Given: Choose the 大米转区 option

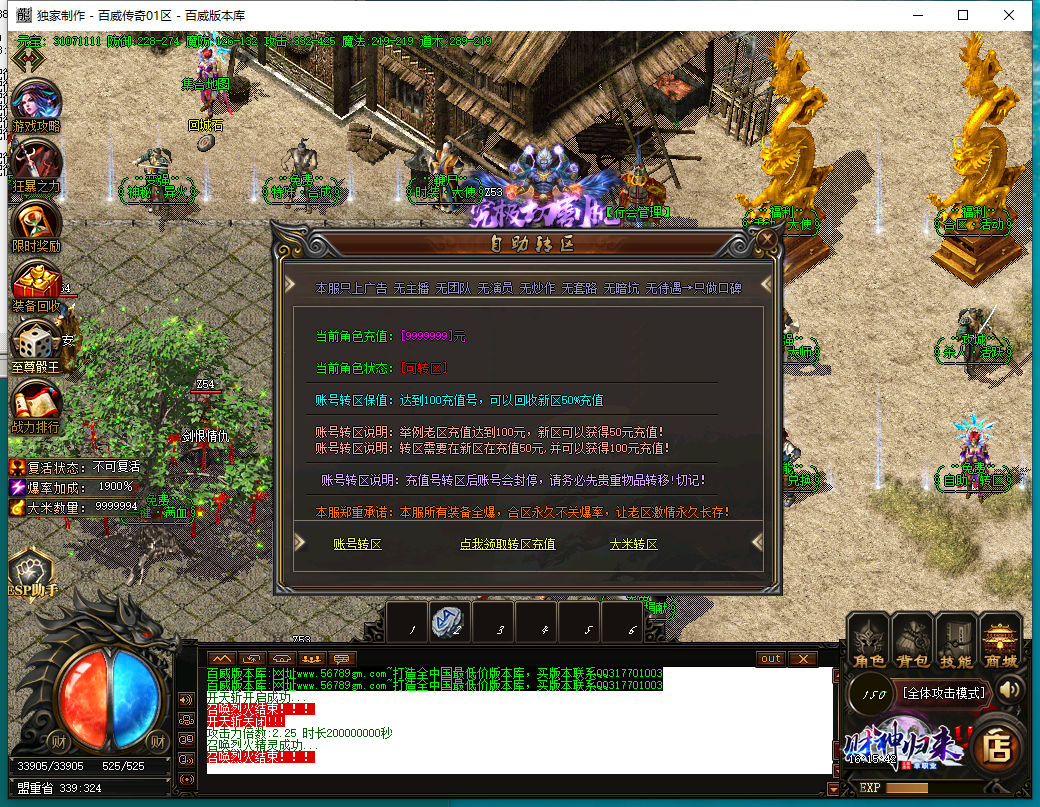Looking at the screenshot, I should pos(633,544).
